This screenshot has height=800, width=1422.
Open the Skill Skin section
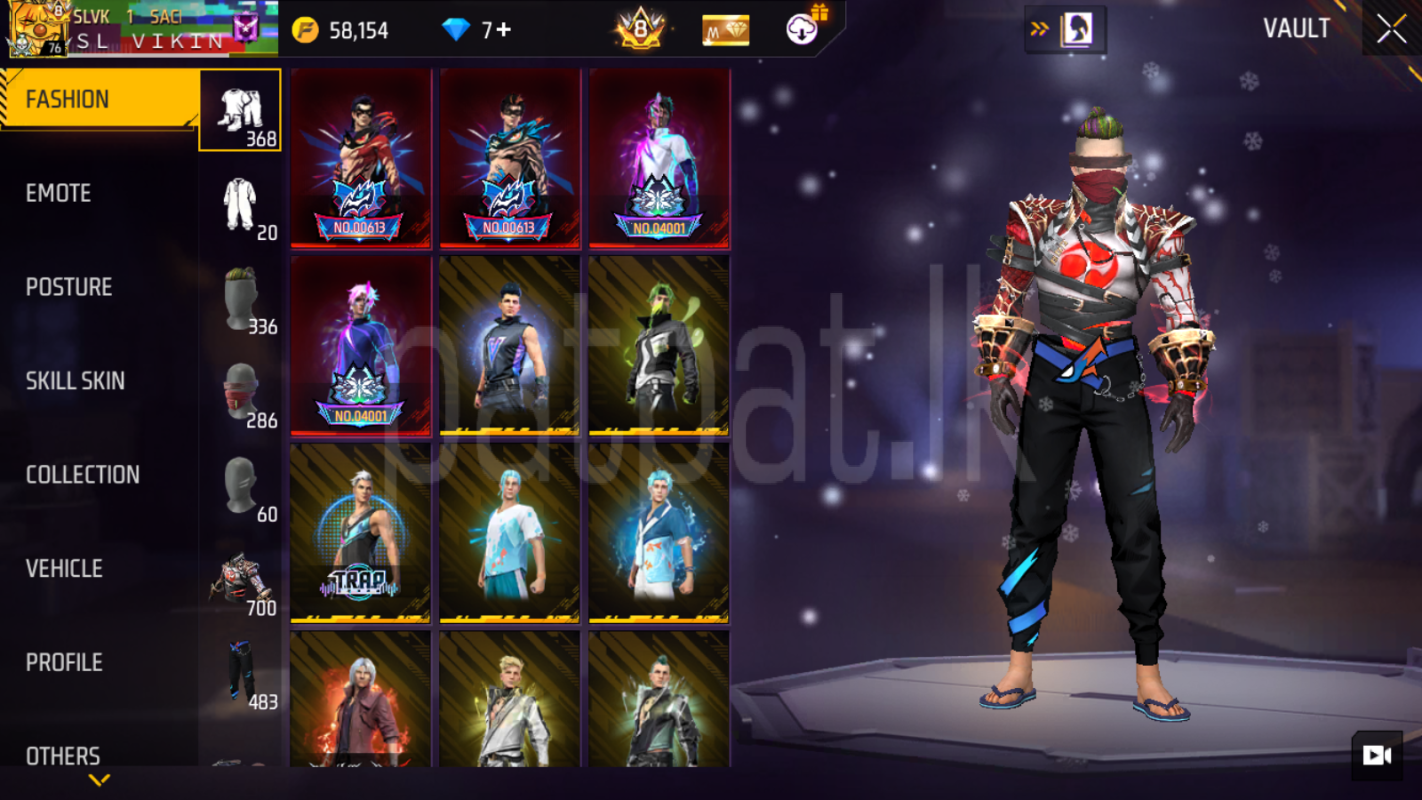(75, 381)
